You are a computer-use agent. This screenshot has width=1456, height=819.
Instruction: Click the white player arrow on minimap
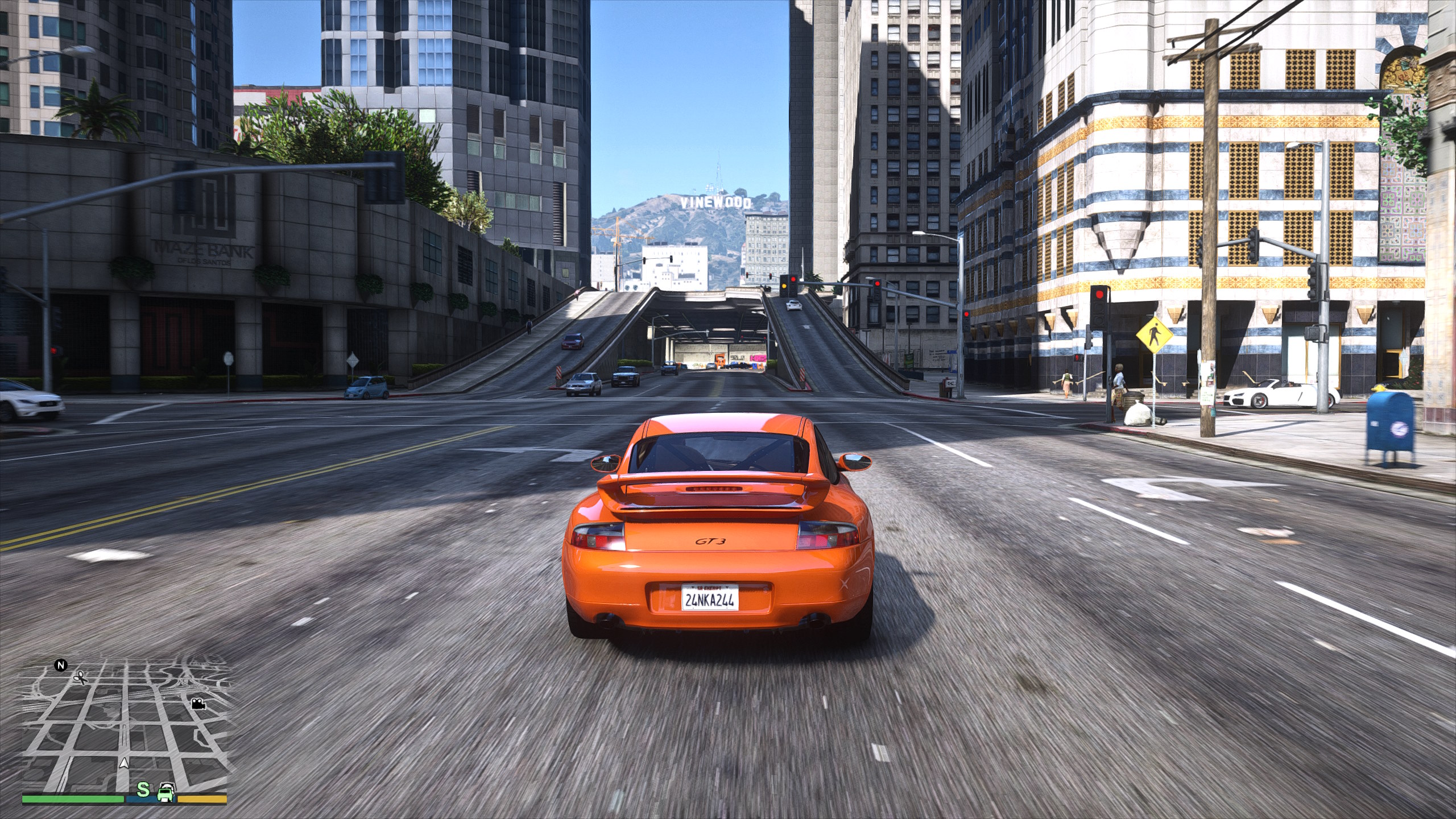point(123,763)
